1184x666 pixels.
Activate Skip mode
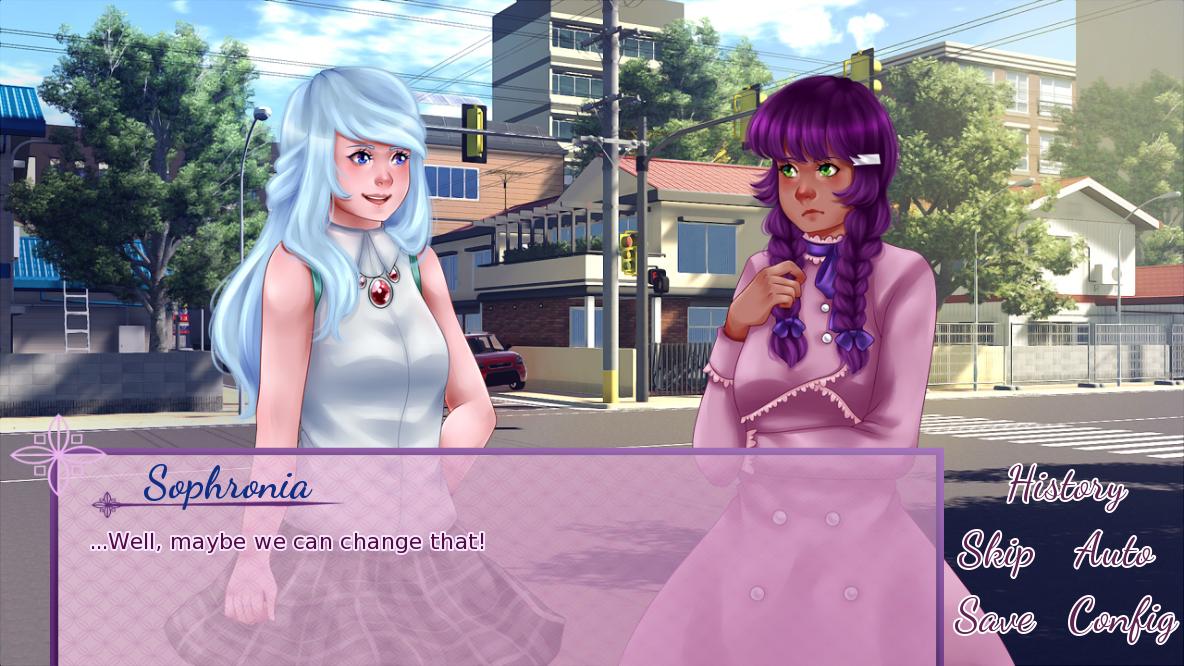995,552
